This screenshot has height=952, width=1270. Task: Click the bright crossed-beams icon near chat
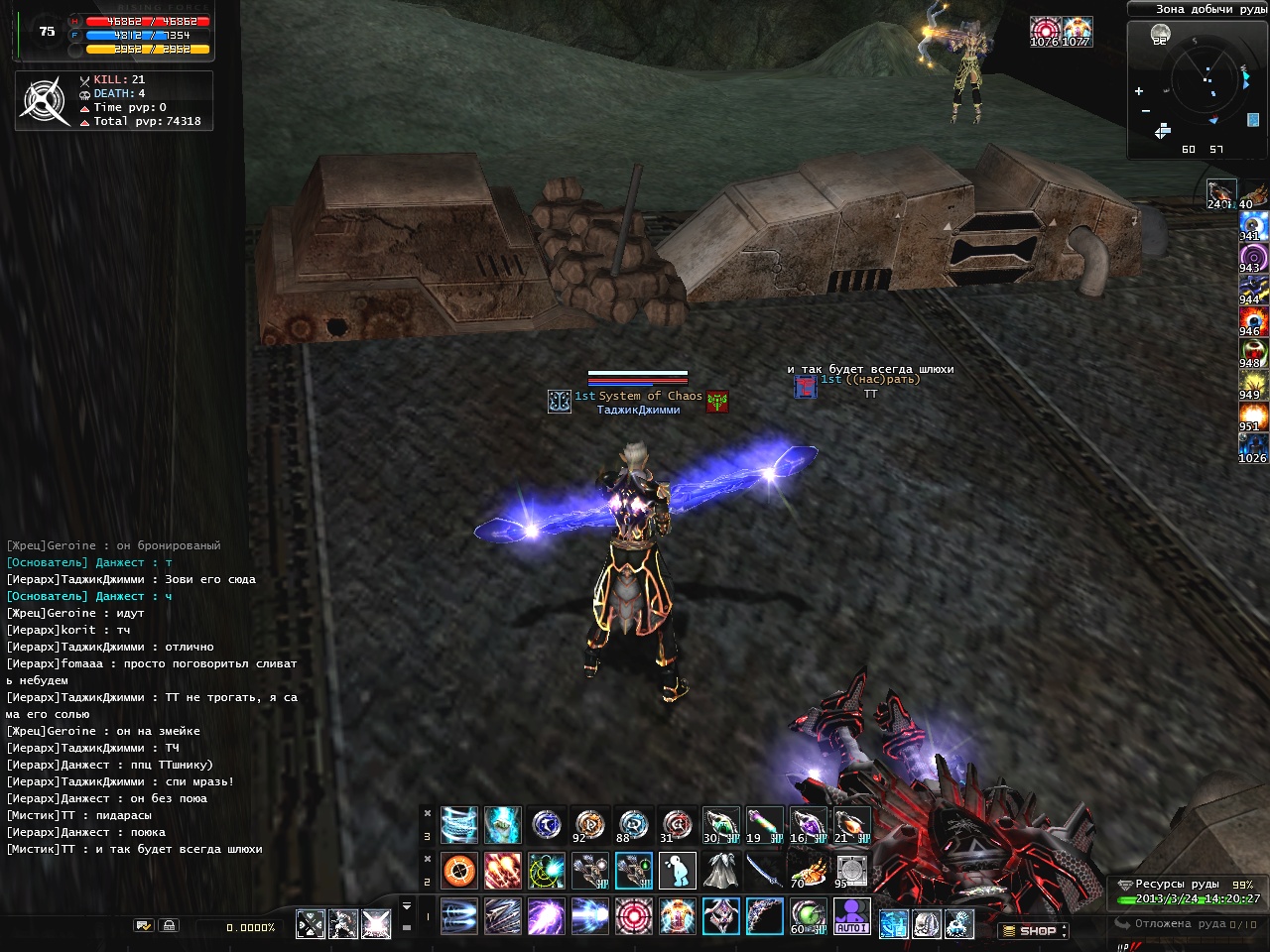(376, 924)
